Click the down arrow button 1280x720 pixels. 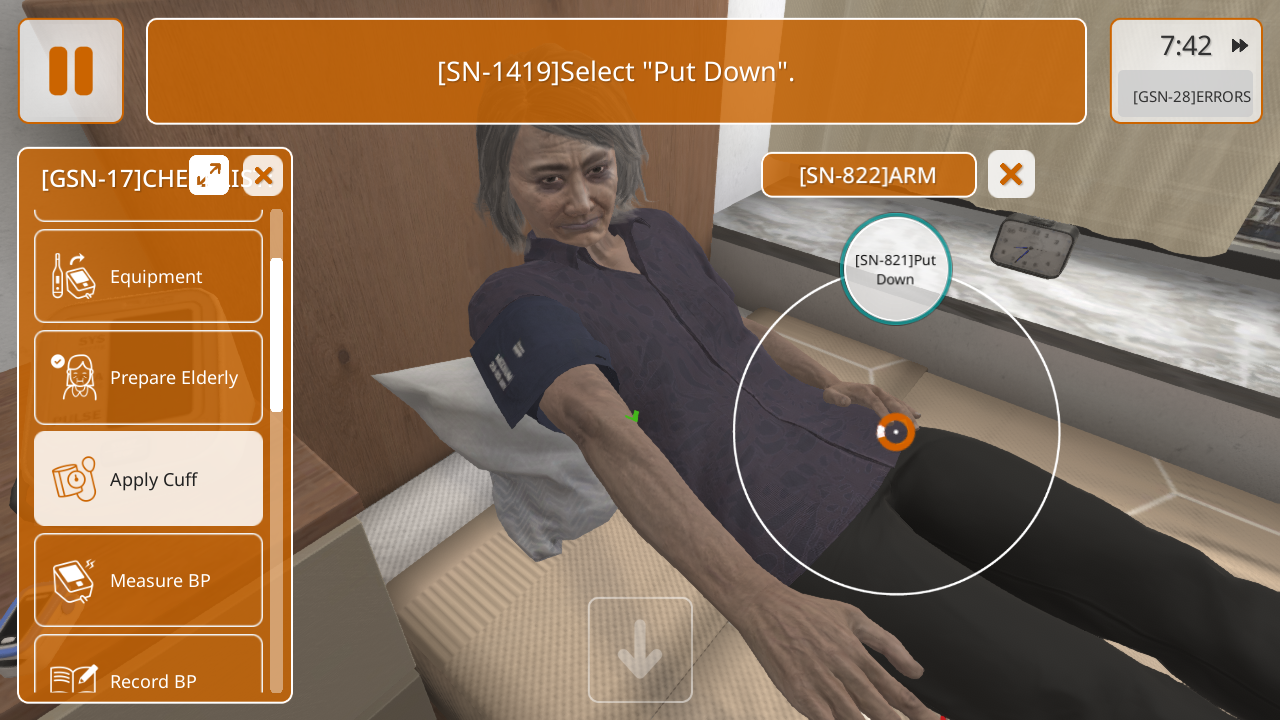coord(640,650)
